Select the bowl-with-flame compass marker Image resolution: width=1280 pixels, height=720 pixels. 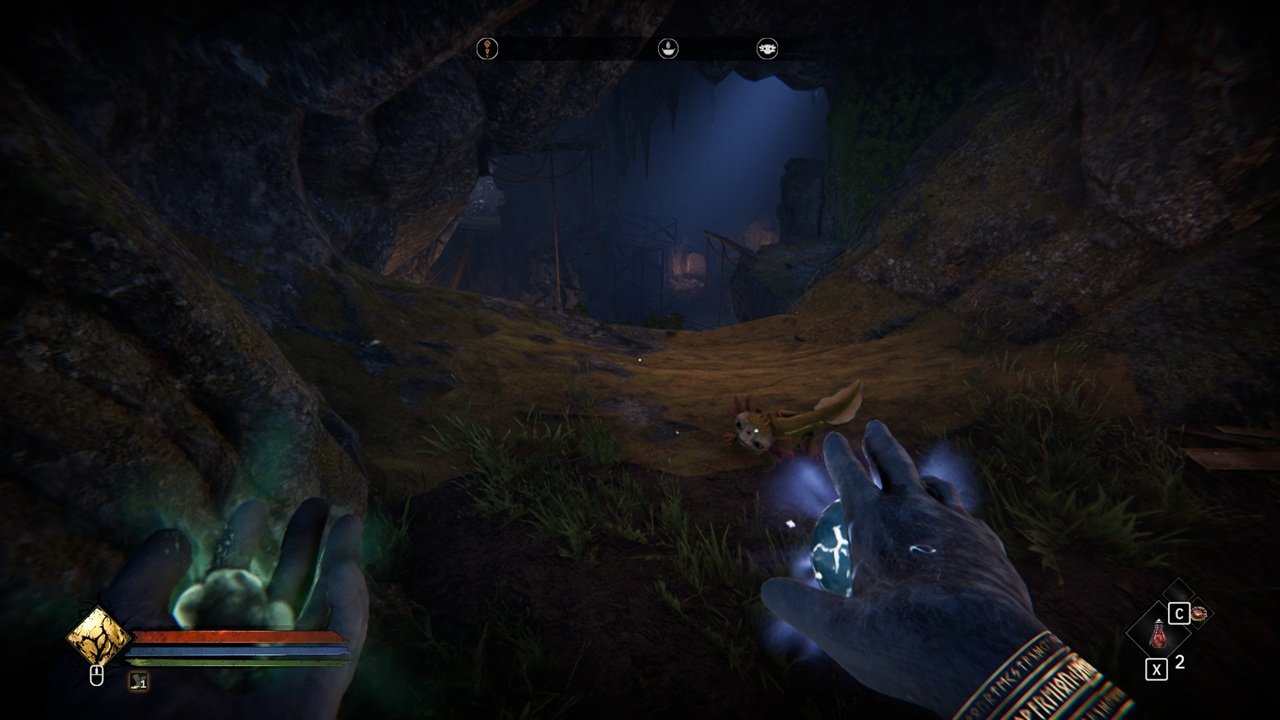point(667,48)
